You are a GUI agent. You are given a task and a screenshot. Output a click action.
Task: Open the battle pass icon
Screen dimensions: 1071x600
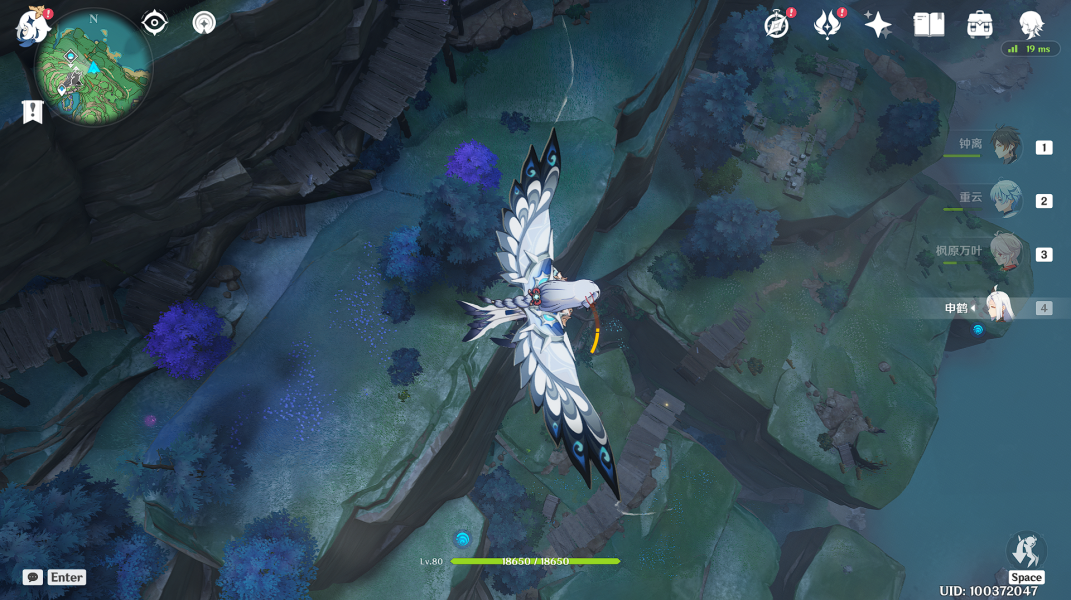point(827,24)
